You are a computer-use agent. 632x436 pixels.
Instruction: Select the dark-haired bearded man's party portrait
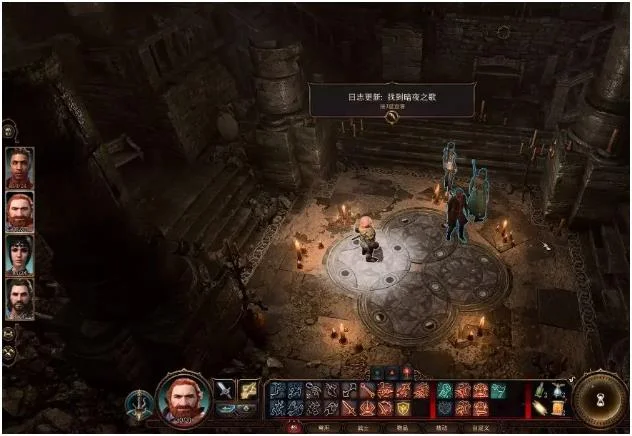20,297
